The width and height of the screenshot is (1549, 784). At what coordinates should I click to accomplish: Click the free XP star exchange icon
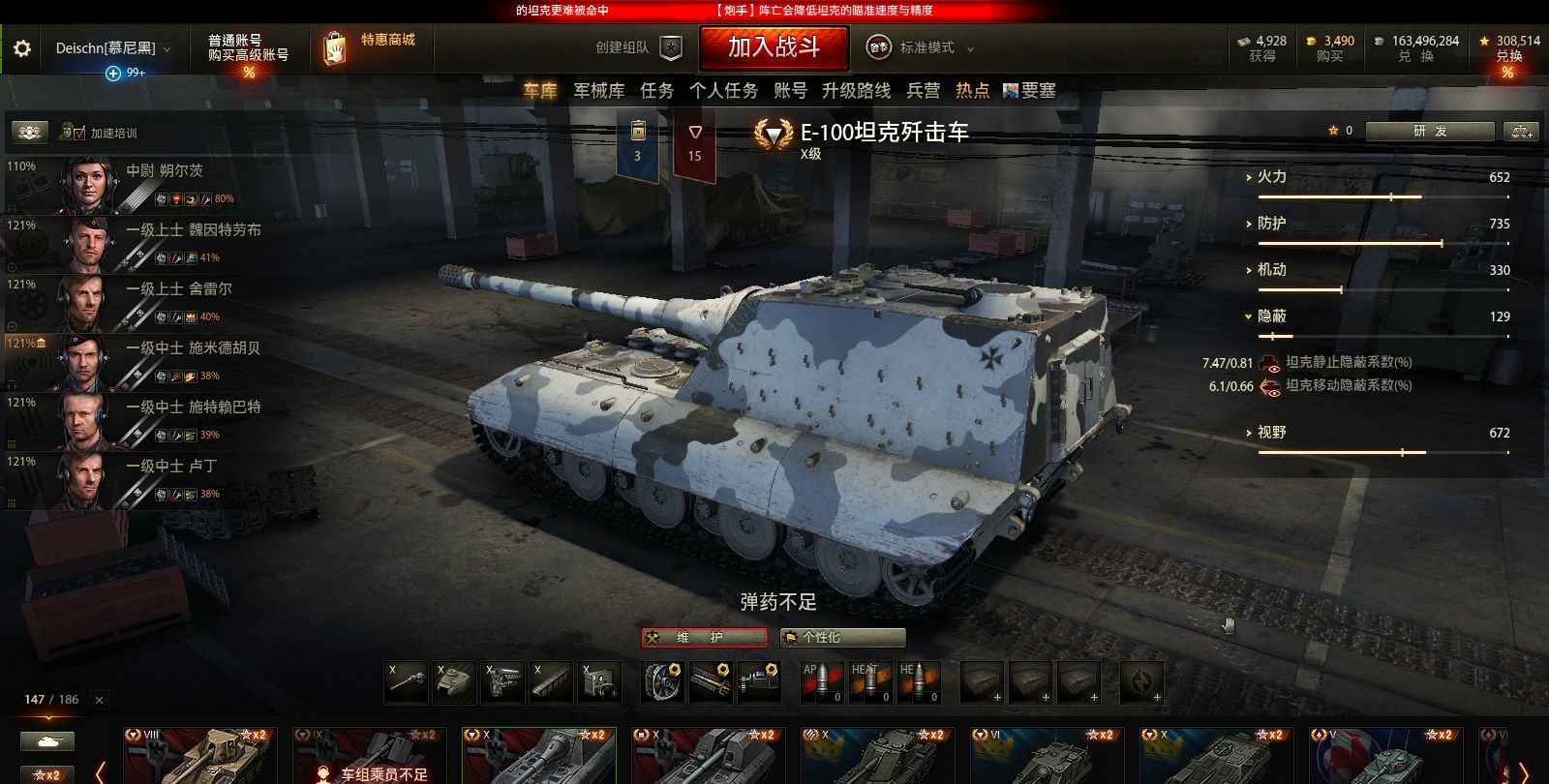tap(1482, 42)
